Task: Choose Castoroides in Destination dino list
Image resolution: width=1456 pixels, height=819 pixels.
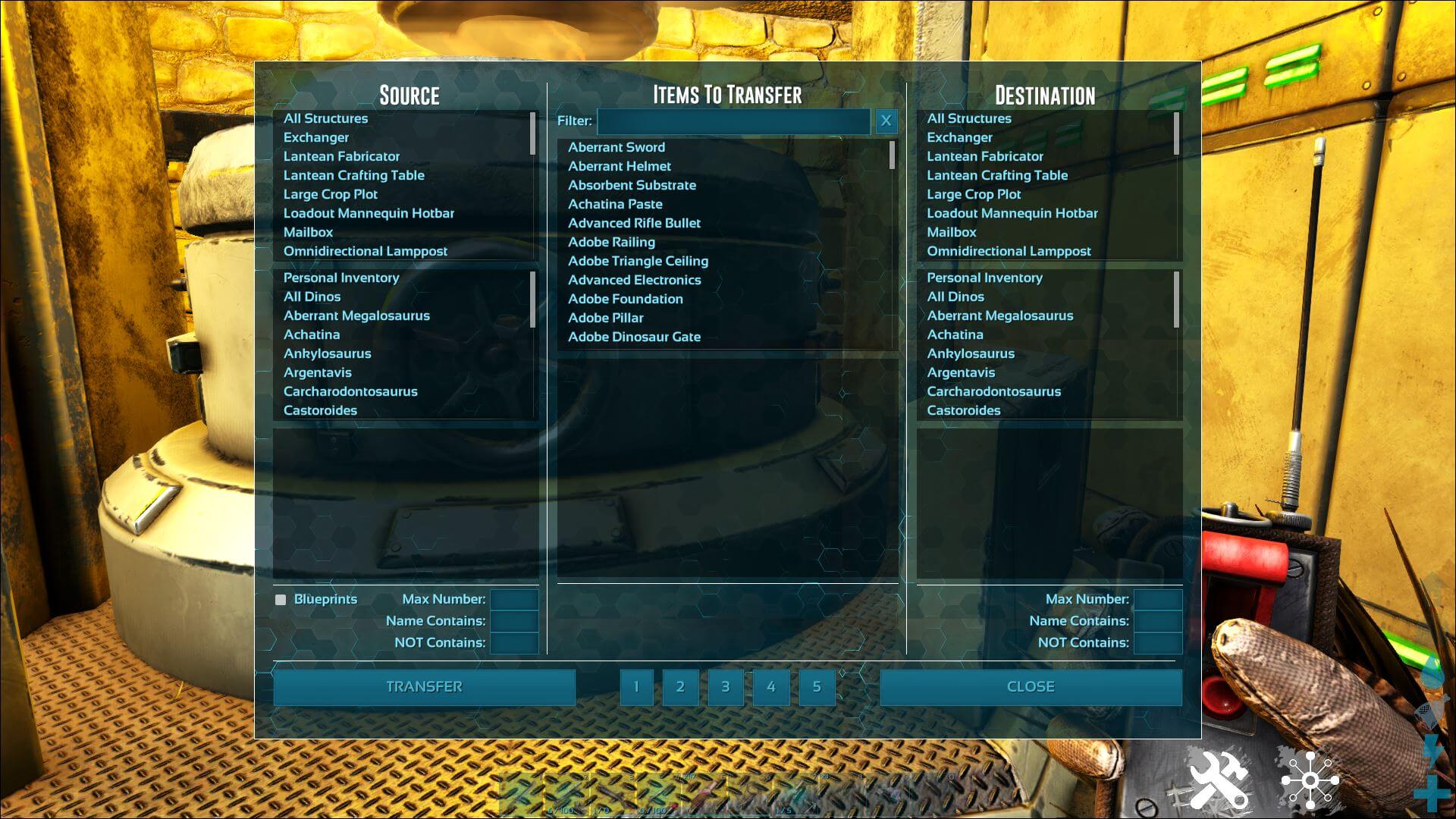Action: coord(964,410)
